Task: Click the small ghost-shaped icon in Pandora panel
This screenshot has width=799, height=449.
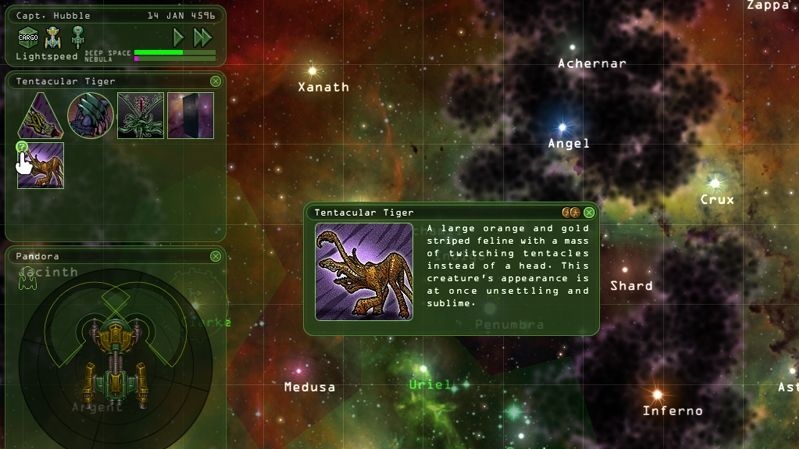Action: (27, 281)
